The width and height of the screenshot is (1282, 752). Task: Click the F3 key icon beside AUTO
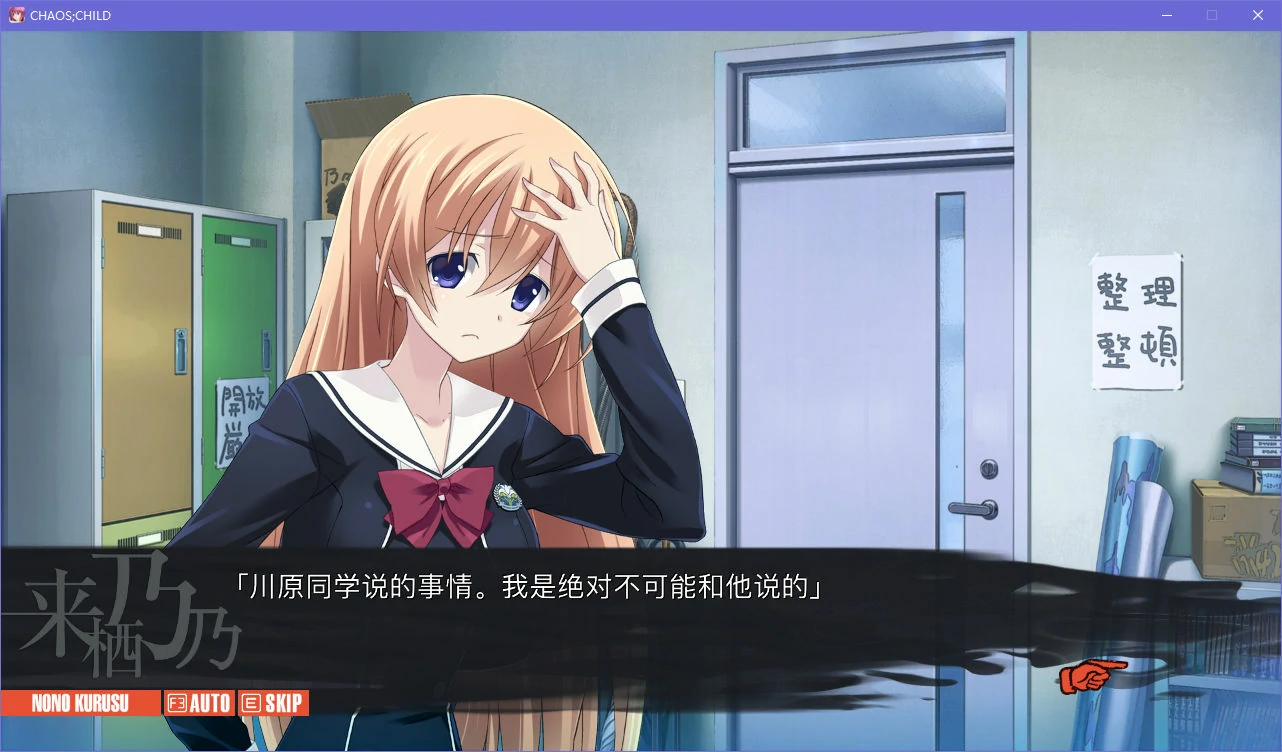pos(176,702)
